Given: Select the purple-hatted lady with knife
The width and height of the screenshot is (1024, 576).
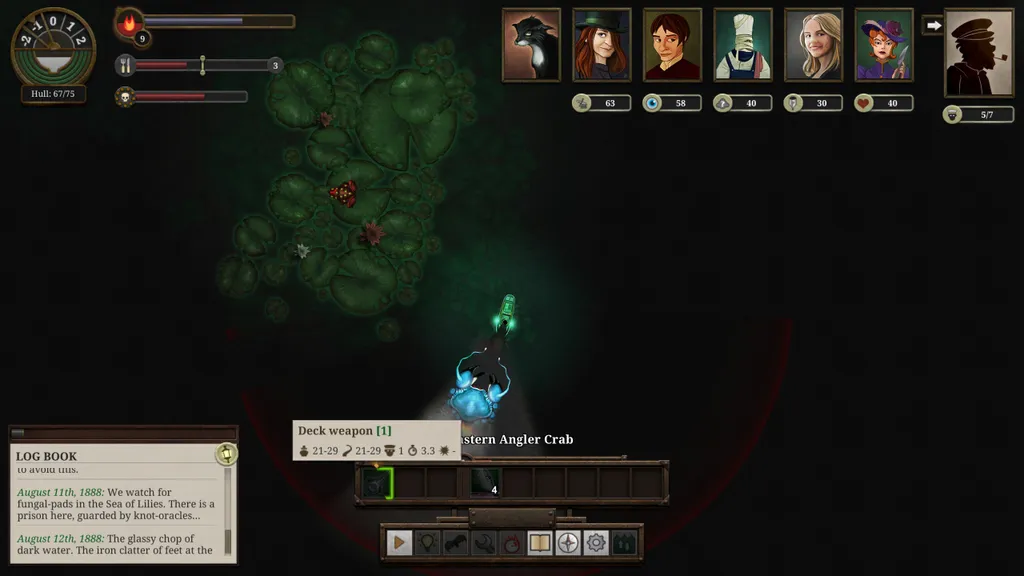Looking at the screenshot, I should (884, 45).
